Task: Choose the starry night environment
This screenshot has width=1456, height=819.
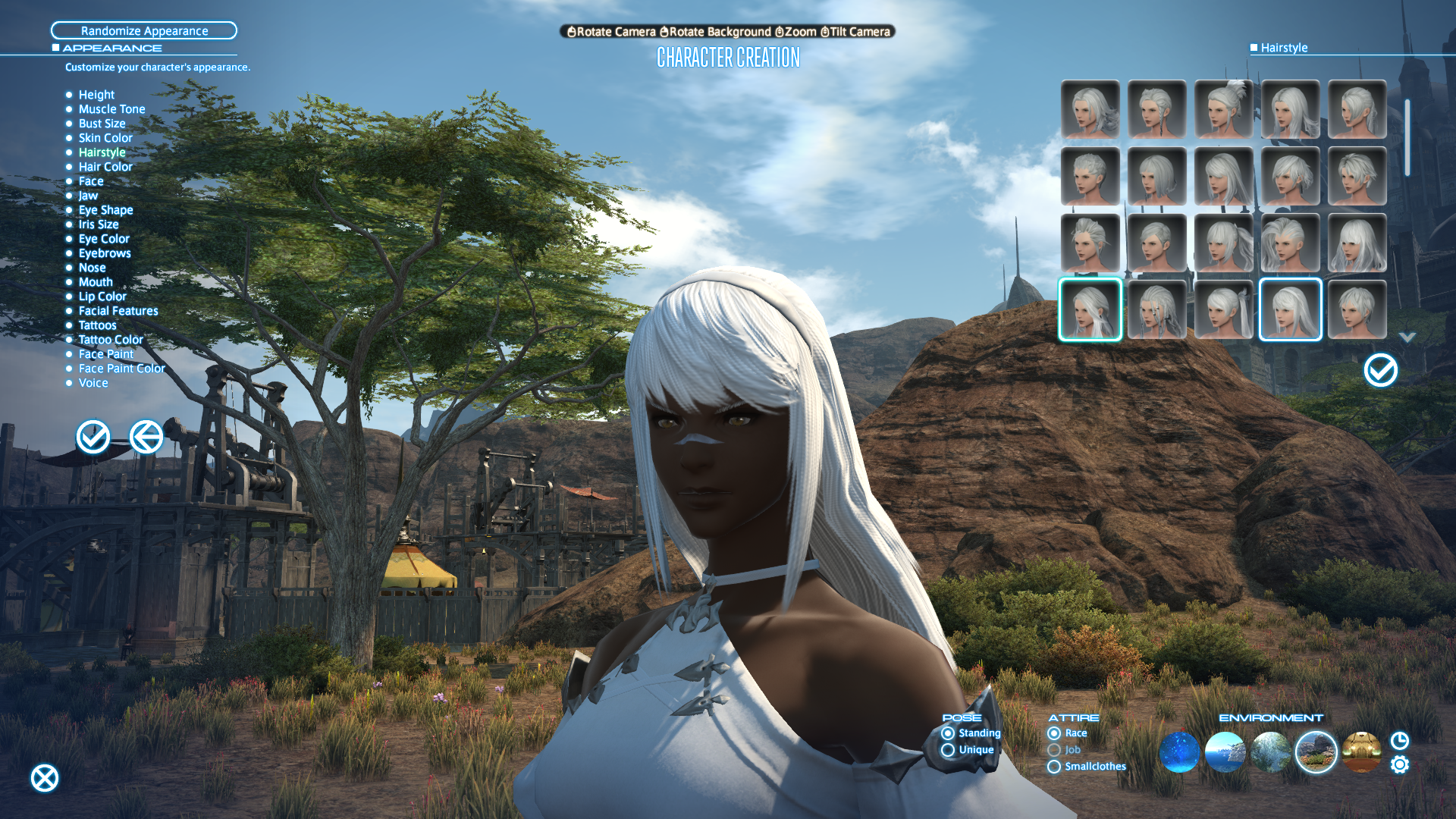Action: coord(1179,752)
